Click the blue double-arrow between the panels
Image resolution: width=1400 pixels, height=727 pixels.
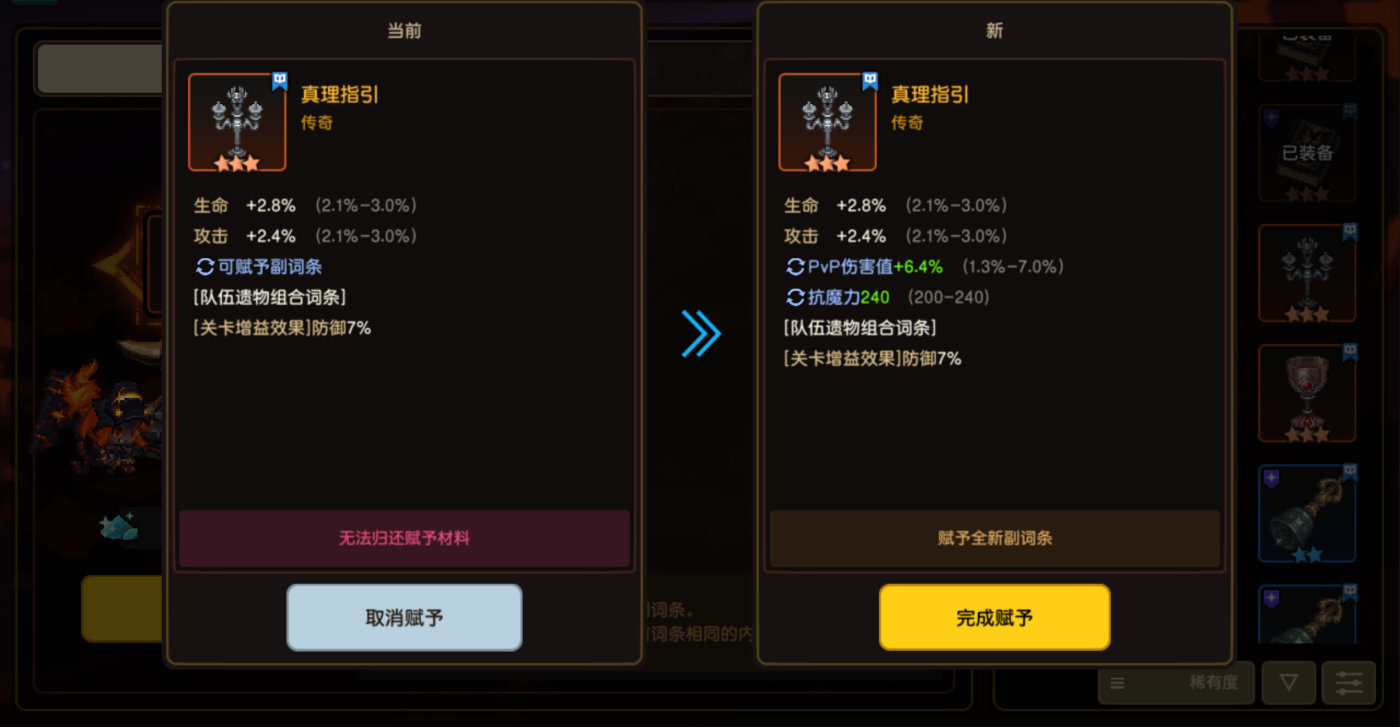click(701, 335)
